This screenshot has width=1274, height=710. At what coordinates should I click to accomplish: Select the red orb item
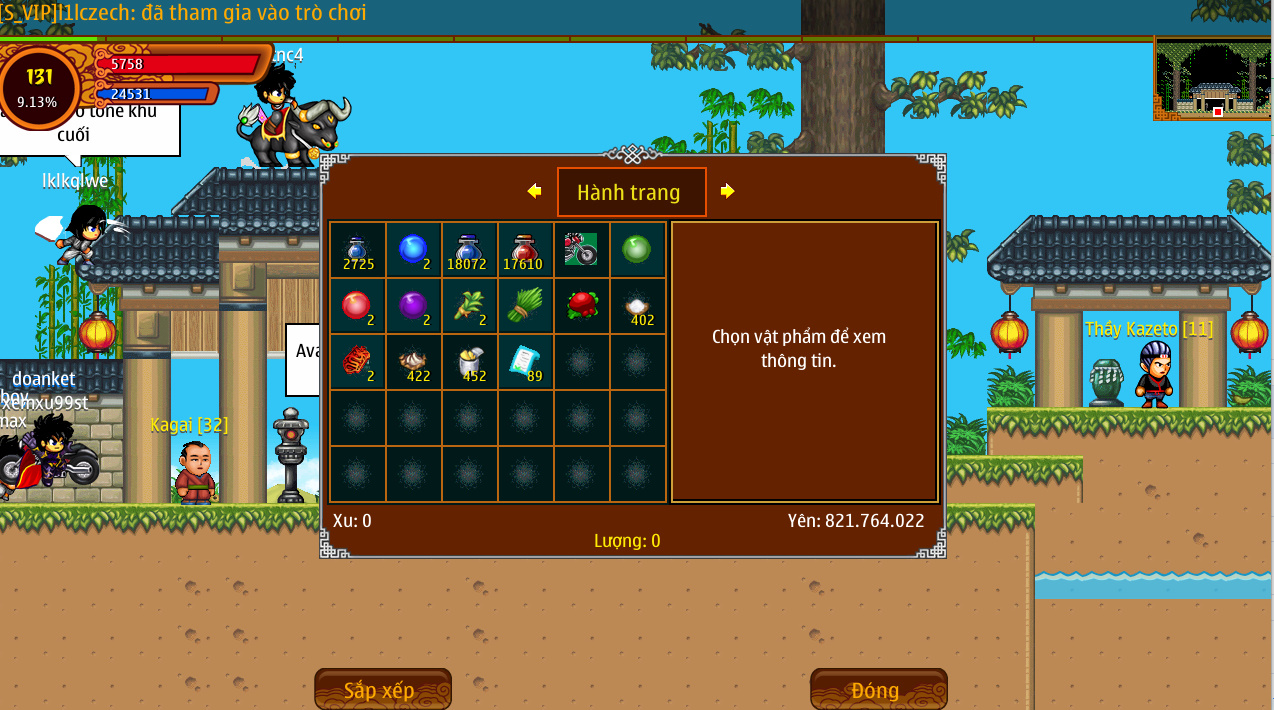click(357, 305)
